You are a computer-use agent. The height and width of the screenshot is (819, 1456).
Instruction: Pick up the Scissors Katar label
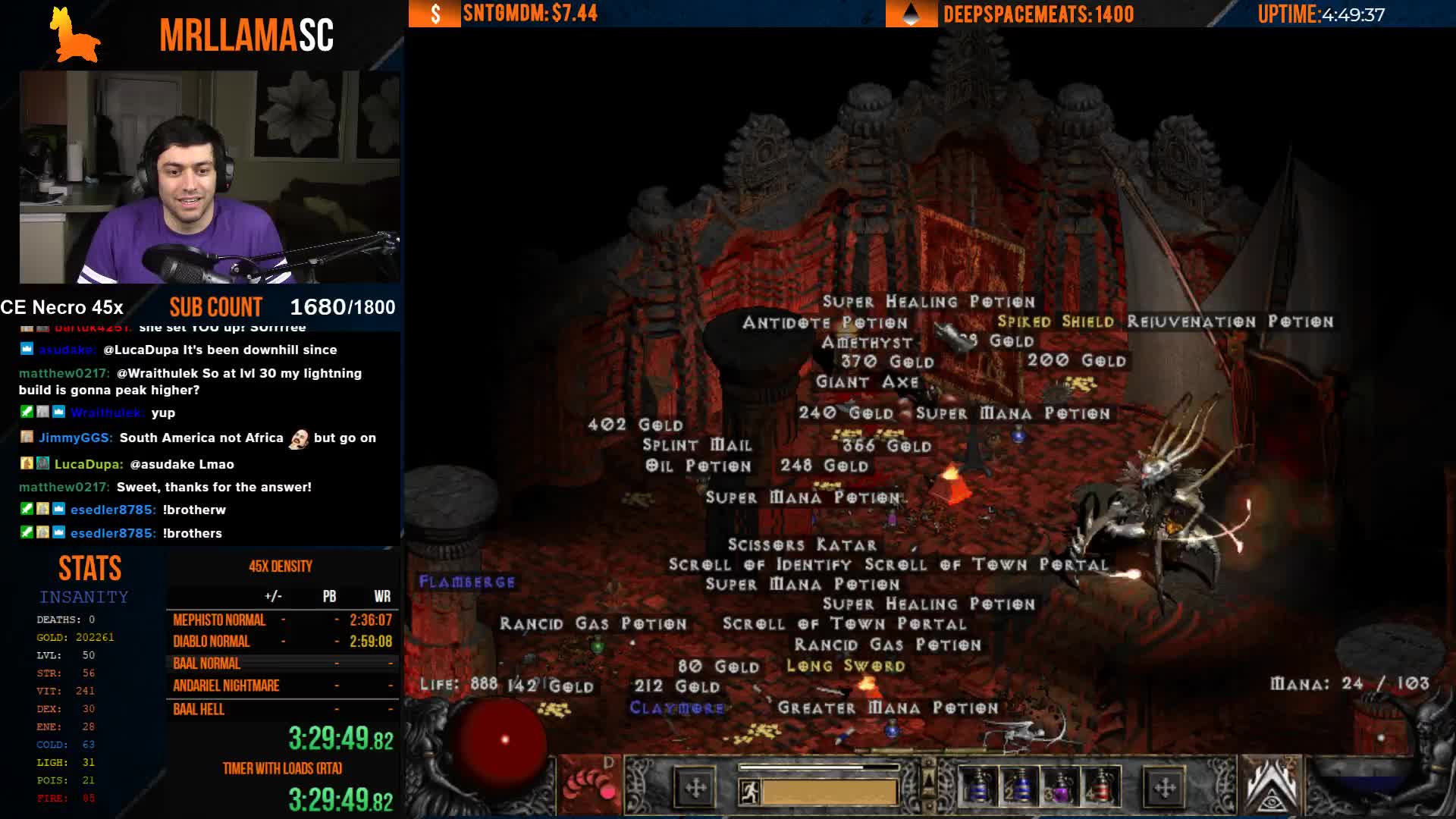802,545
